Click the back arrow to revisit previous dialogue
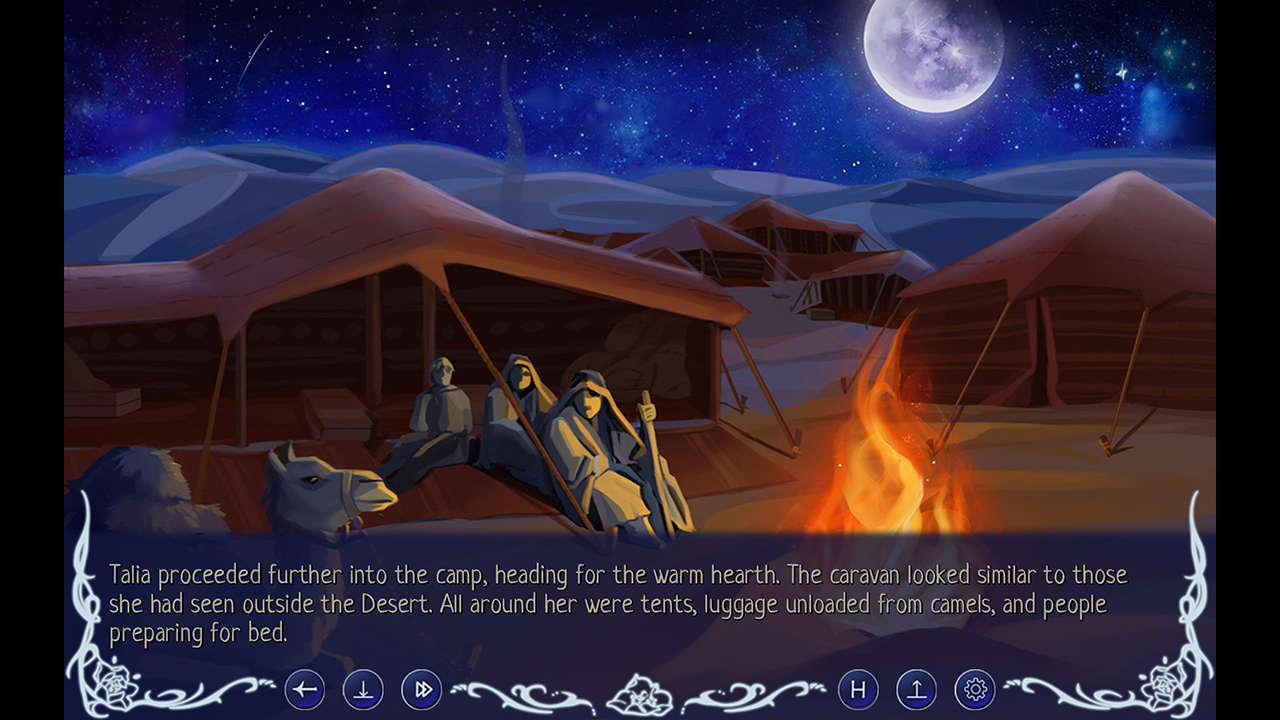Screen dimensions: 1280x720 pos(305,689)
